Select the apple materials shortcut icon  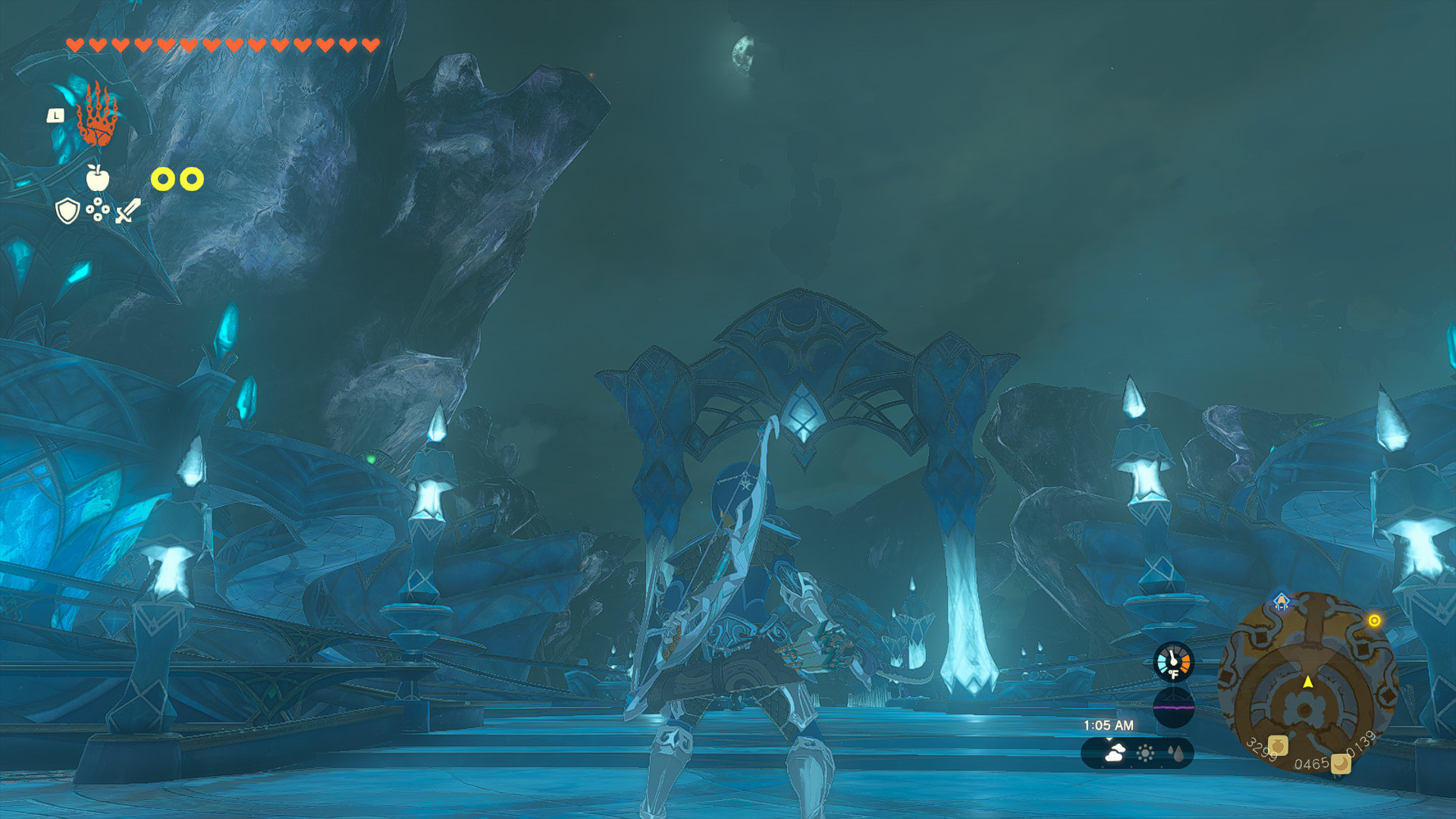coord(97,178)
